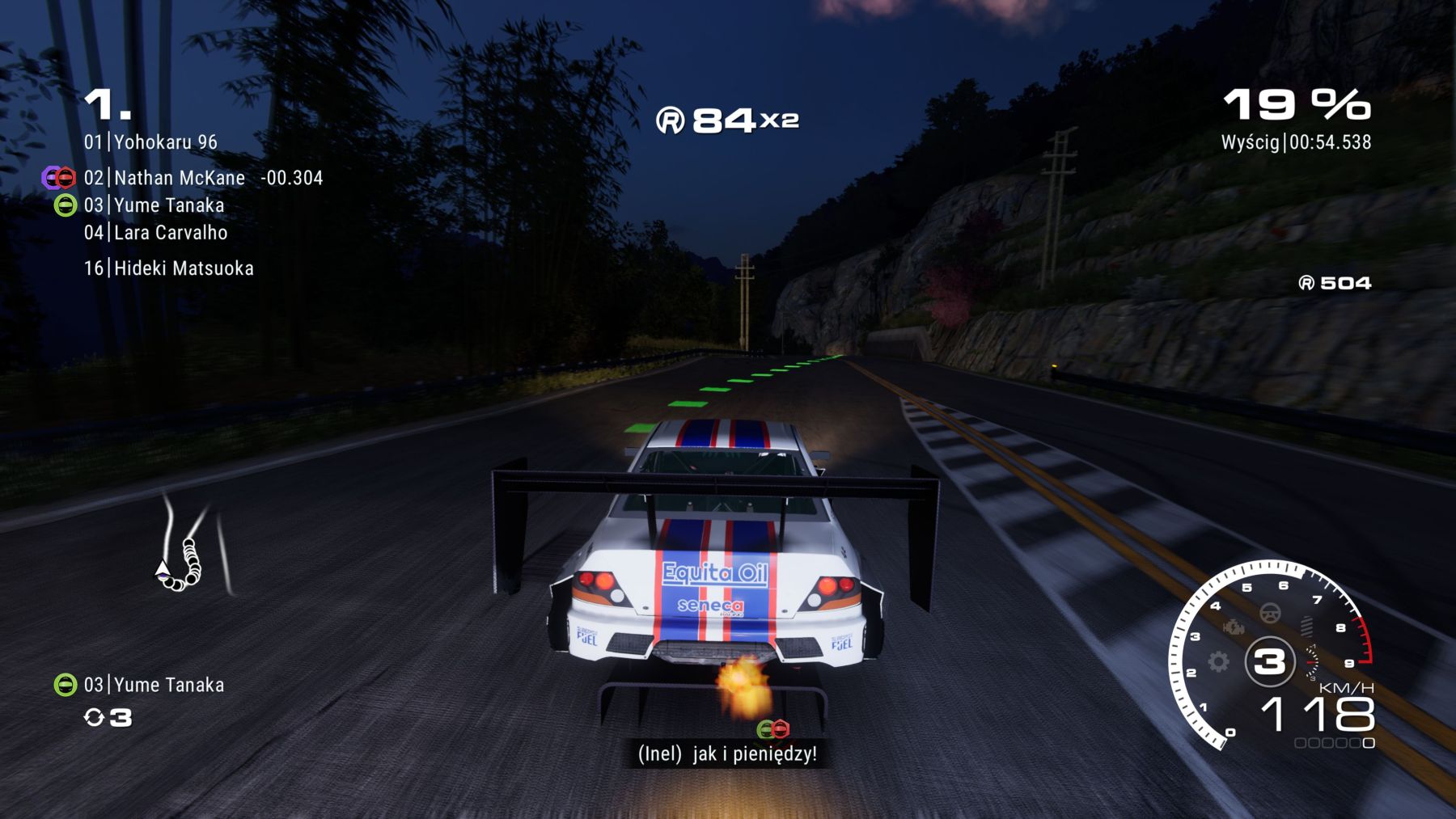Select the engine warning icon on the dial
The width and height of the screenshot is (1456, 819).
click(1234, 627)
